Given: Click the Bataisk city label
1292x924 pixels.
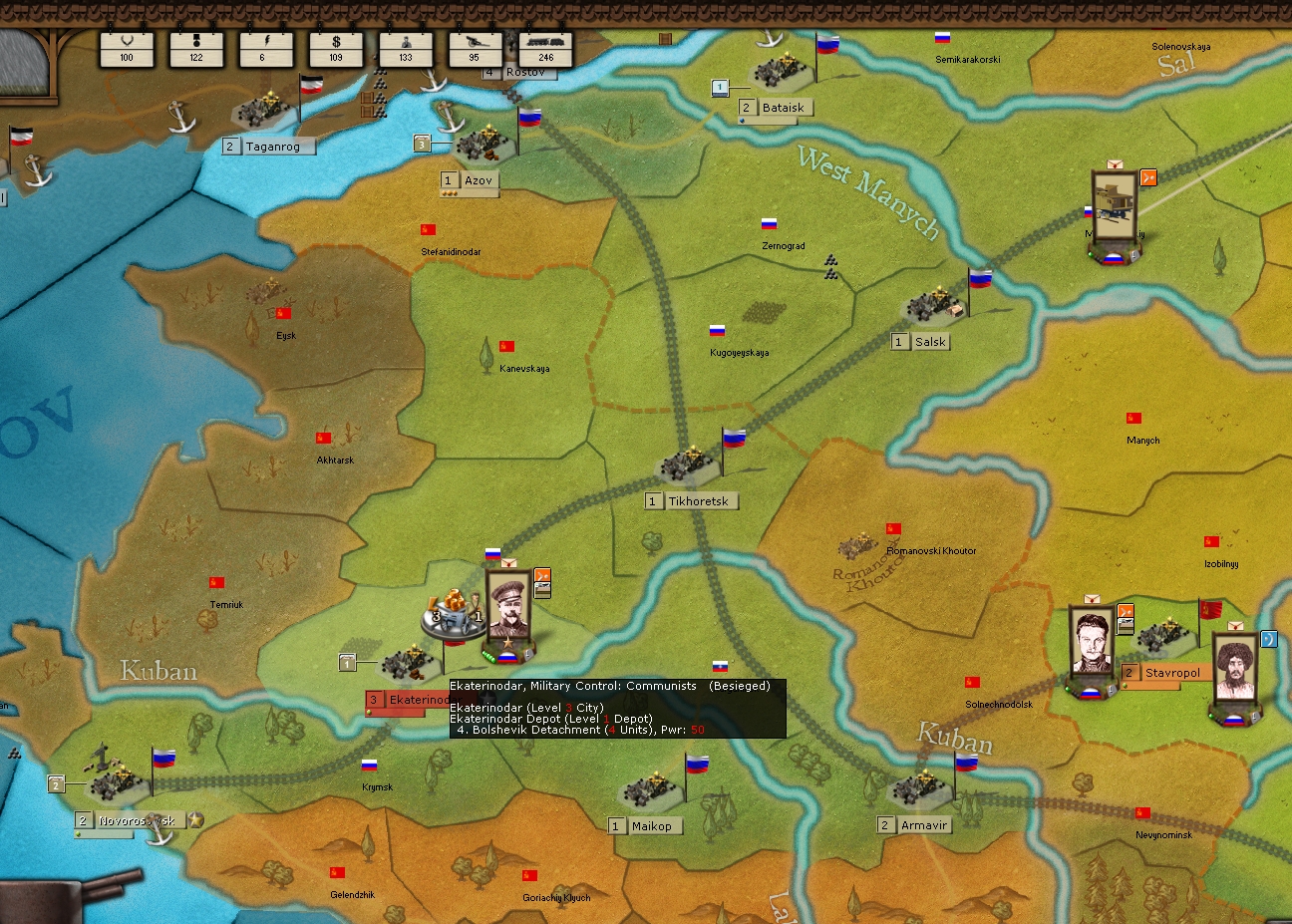Looking at the screenshot, I should 783,108.
